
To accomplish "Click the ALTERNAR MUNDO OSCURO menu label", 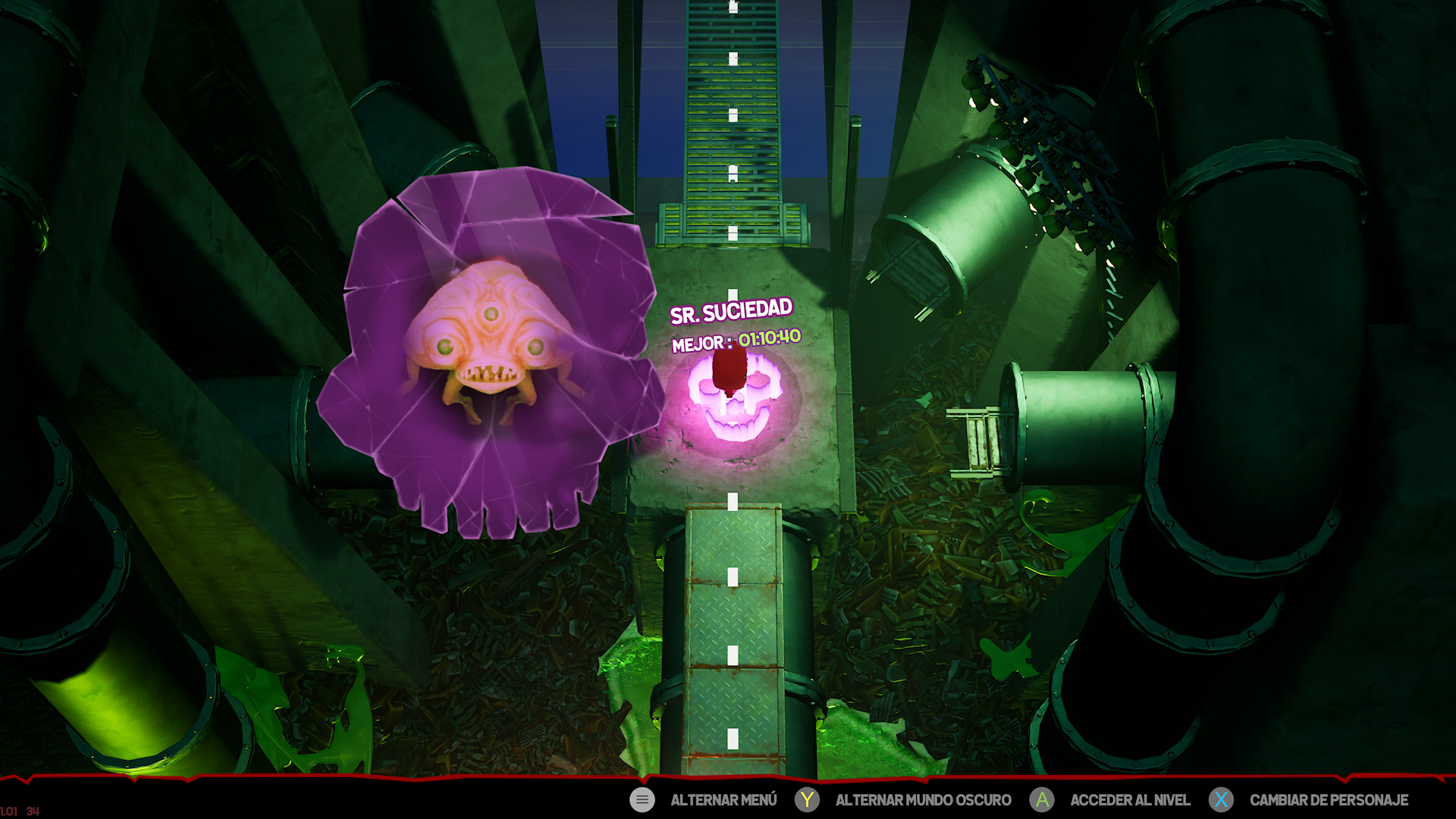I will (921, 799).
